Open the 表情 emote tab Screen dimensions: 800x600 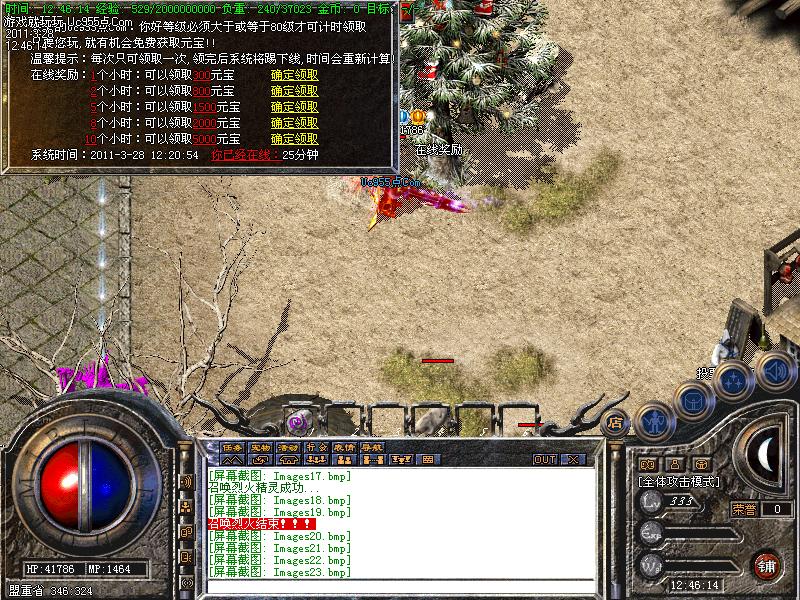coord(345,447)
